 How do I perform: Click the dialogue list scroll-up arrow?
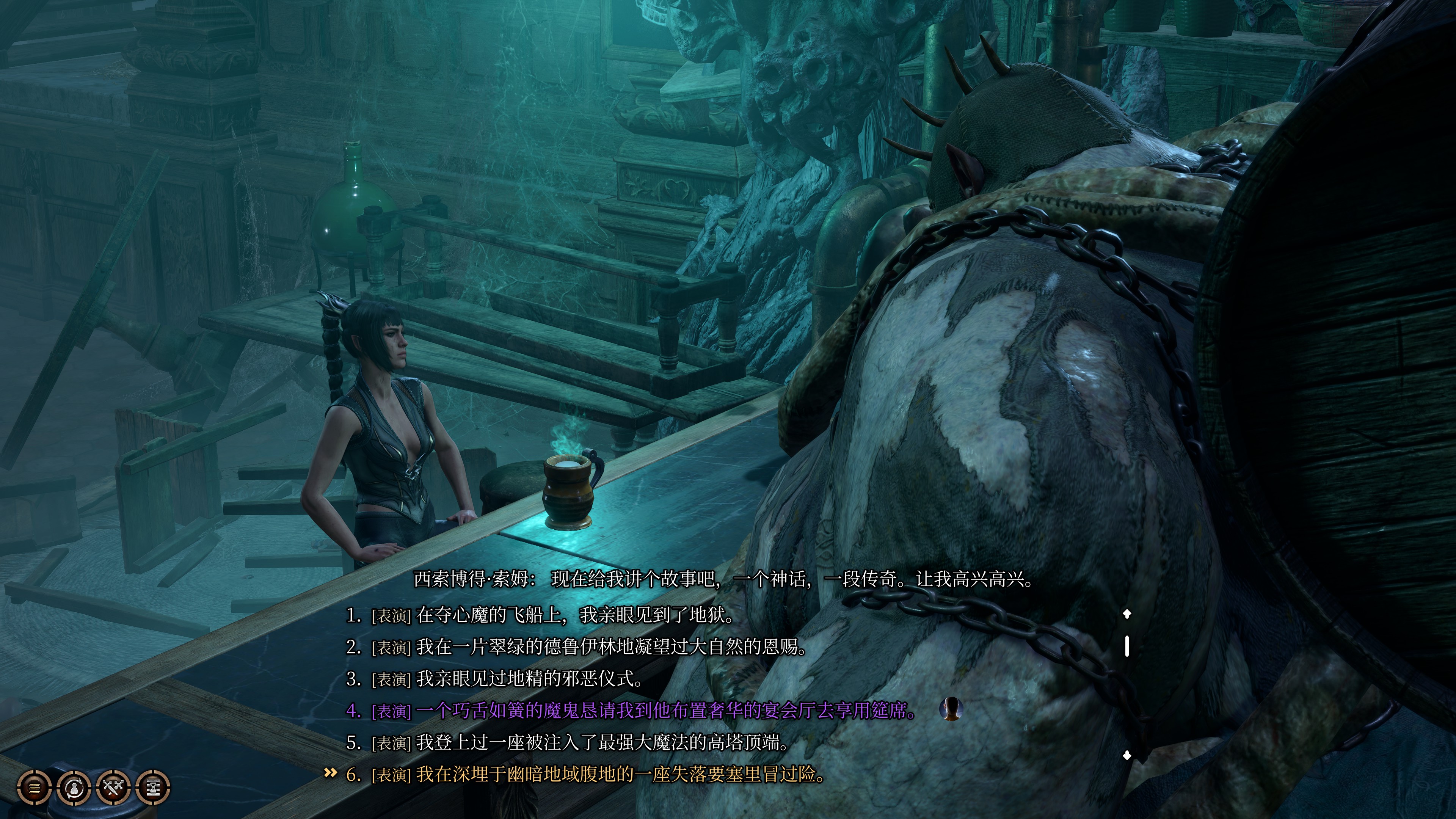pyautogui.click(x=1127, y=614)
